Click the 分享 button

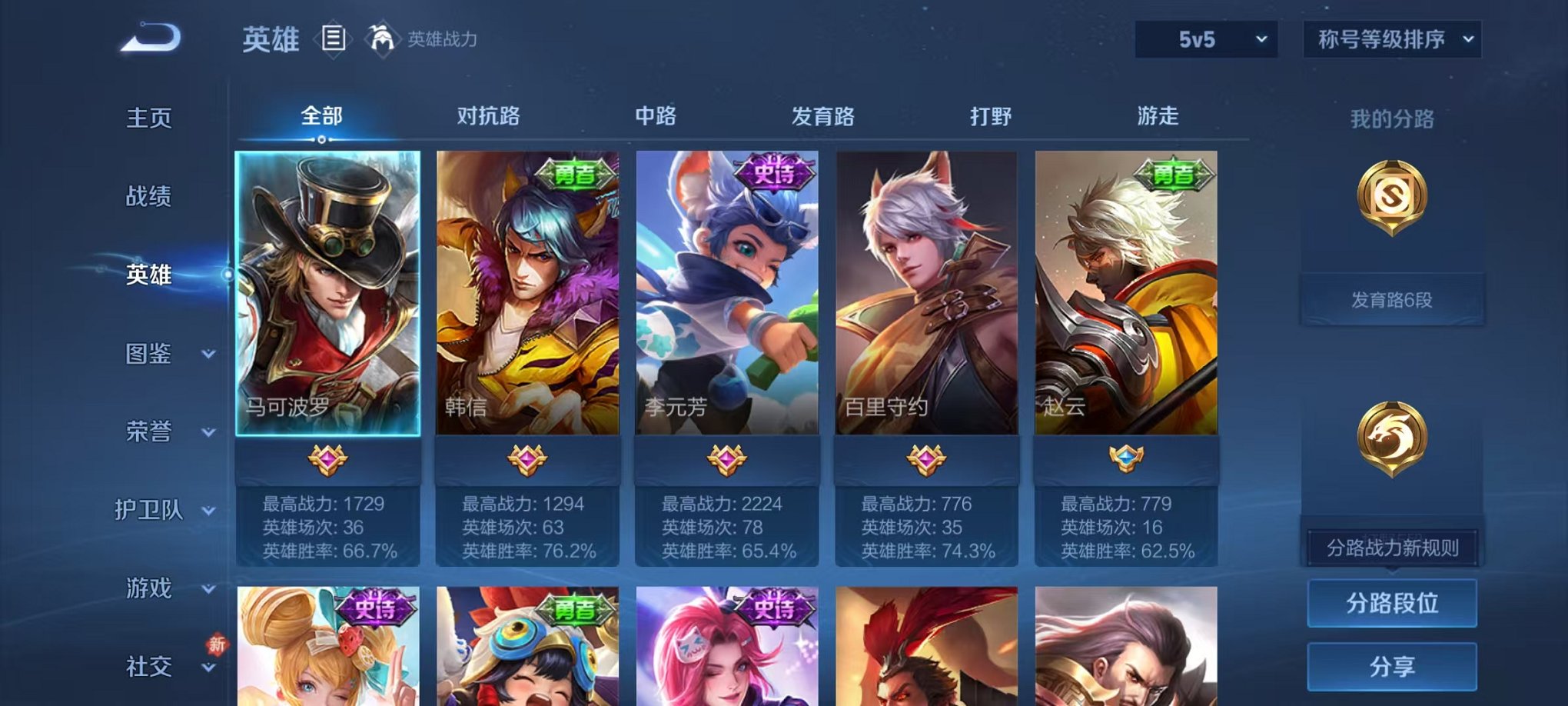pos(1391,668)
